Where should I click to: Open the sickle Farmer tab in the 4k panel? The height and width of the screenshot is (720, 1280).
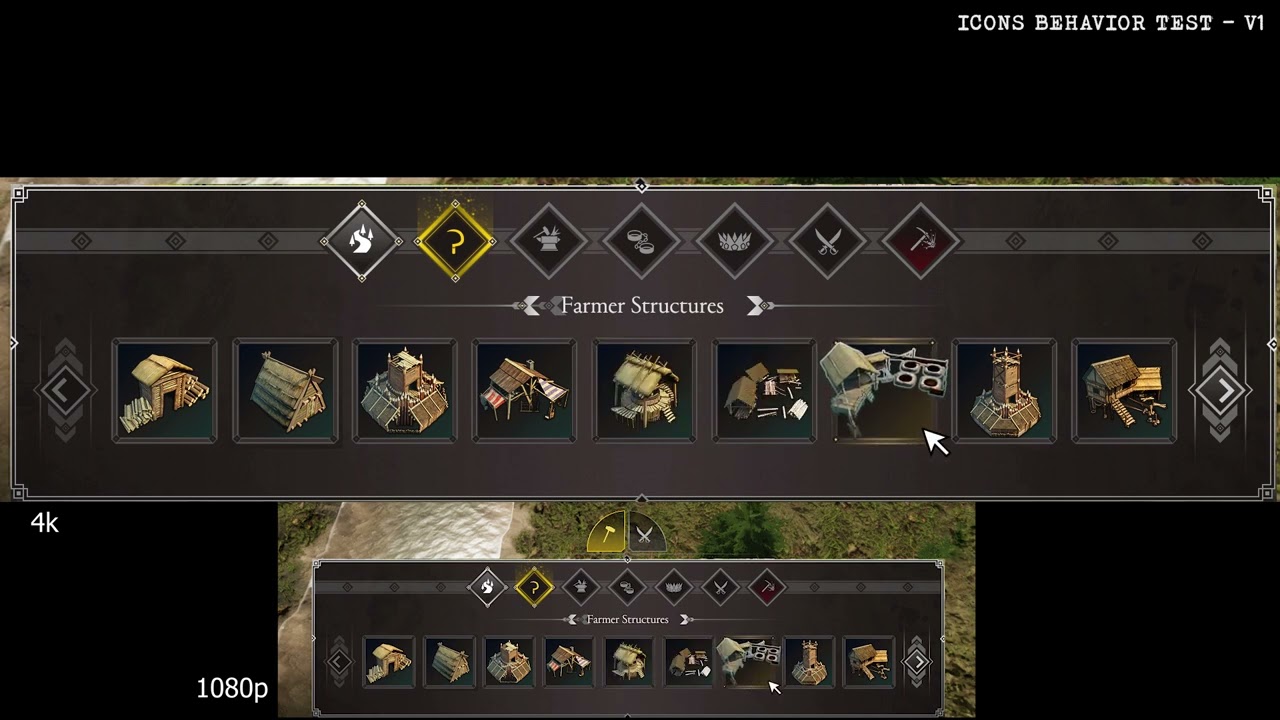point(455,241)
